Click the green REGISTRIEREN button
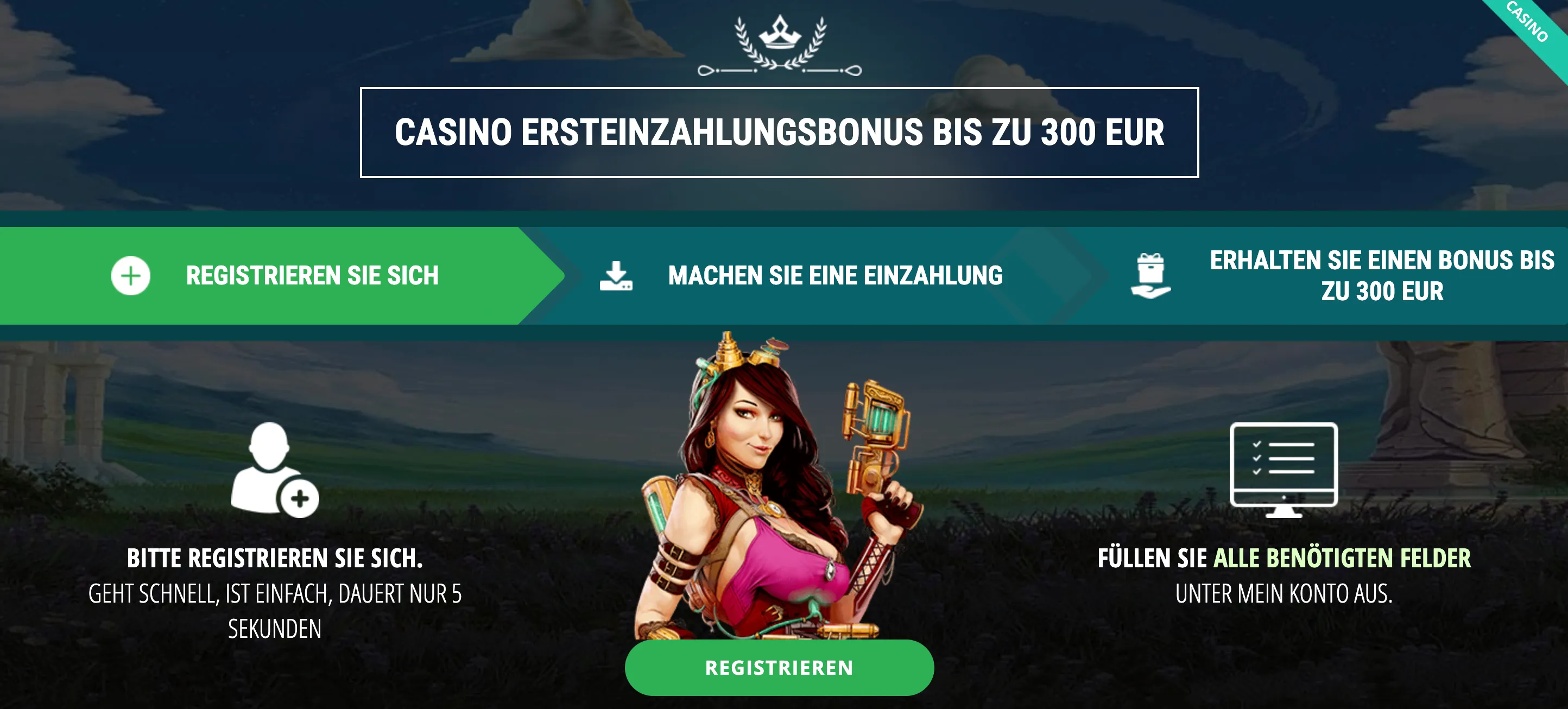The image size is (1568, 709). (780, 667)
